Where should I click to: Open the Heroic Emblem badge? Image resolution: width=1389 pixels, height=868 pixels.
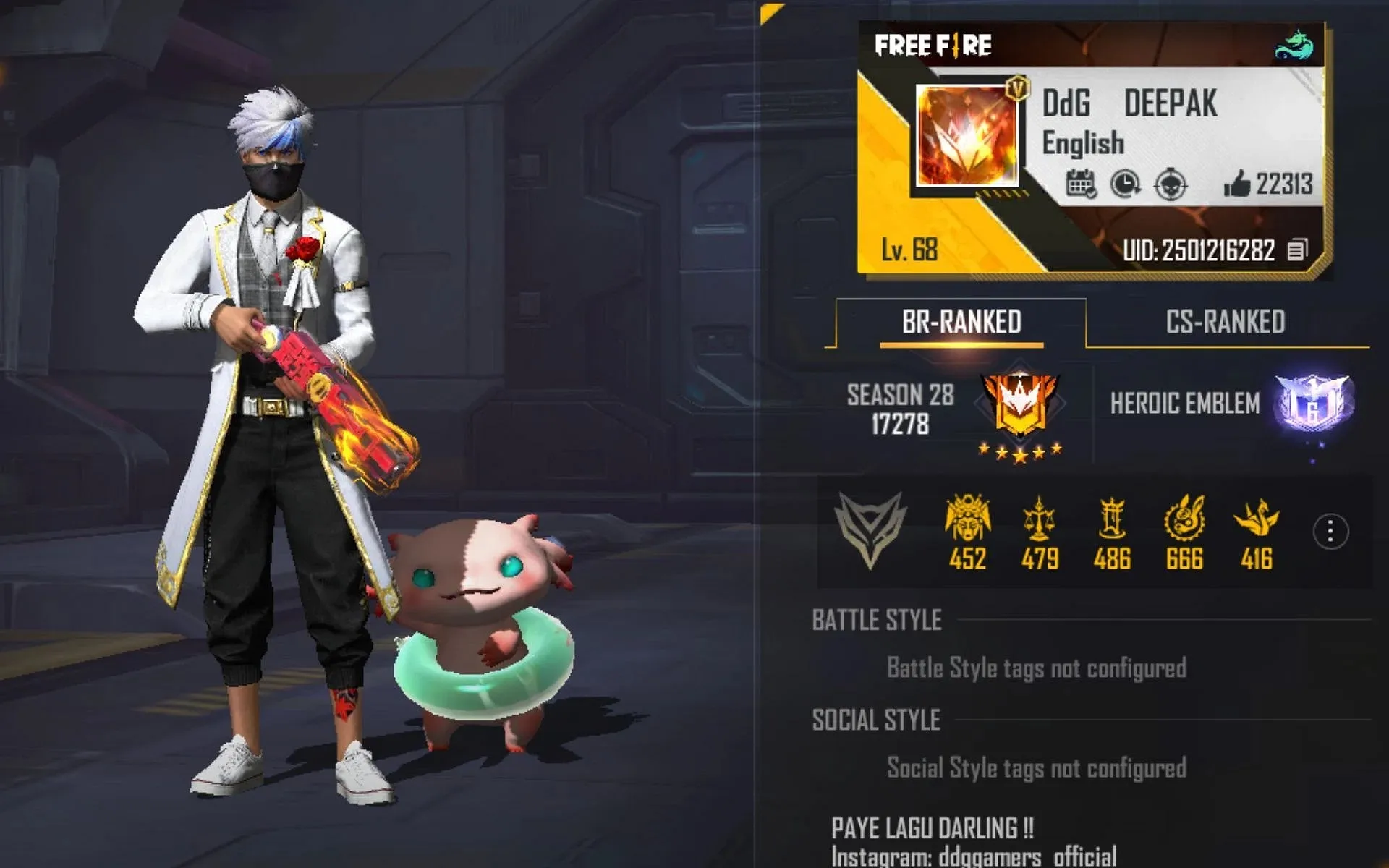tap(1312, 403)
